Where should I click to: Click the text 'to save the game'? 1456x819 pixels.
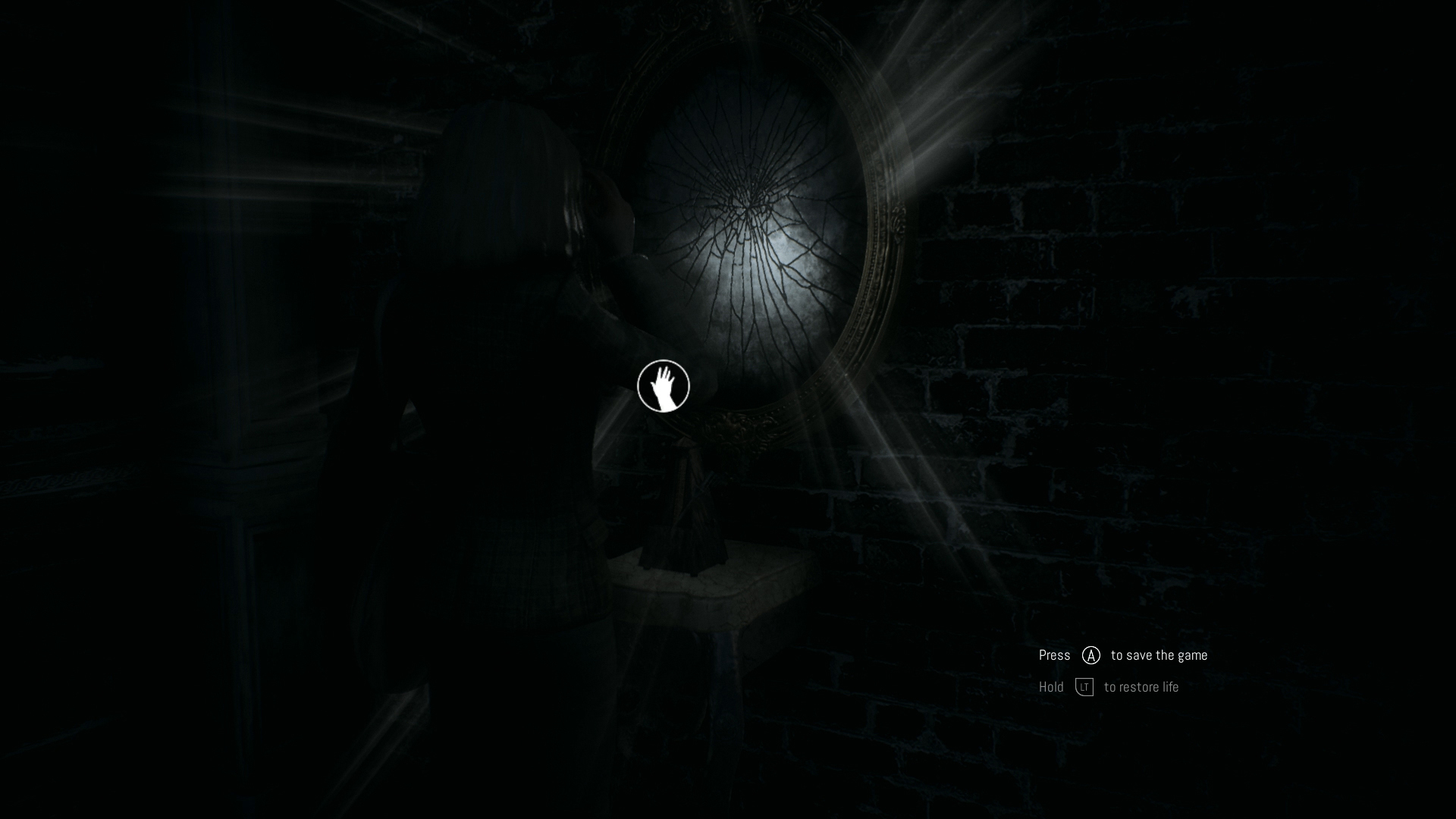pos(1158,655)
